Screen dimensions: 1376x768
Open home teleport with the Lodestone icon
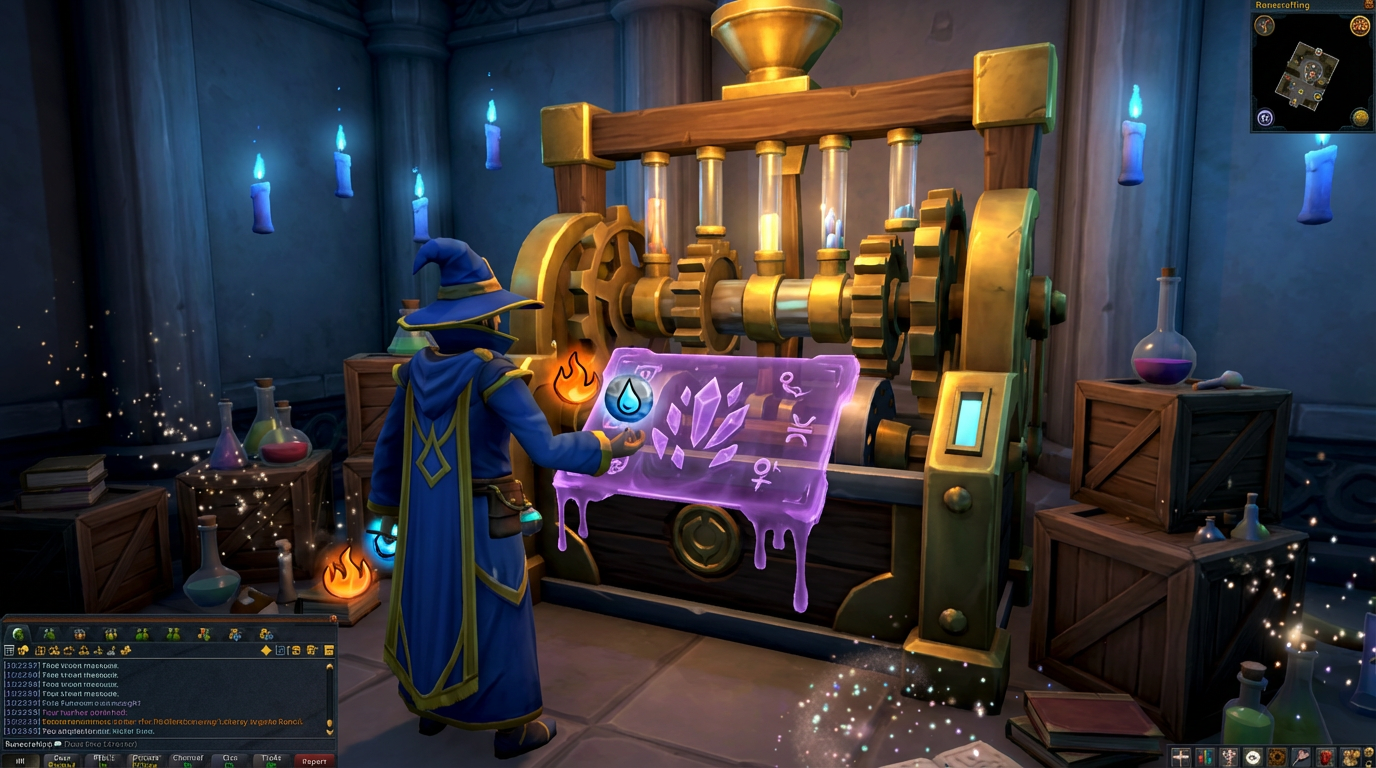point(1266,117)
